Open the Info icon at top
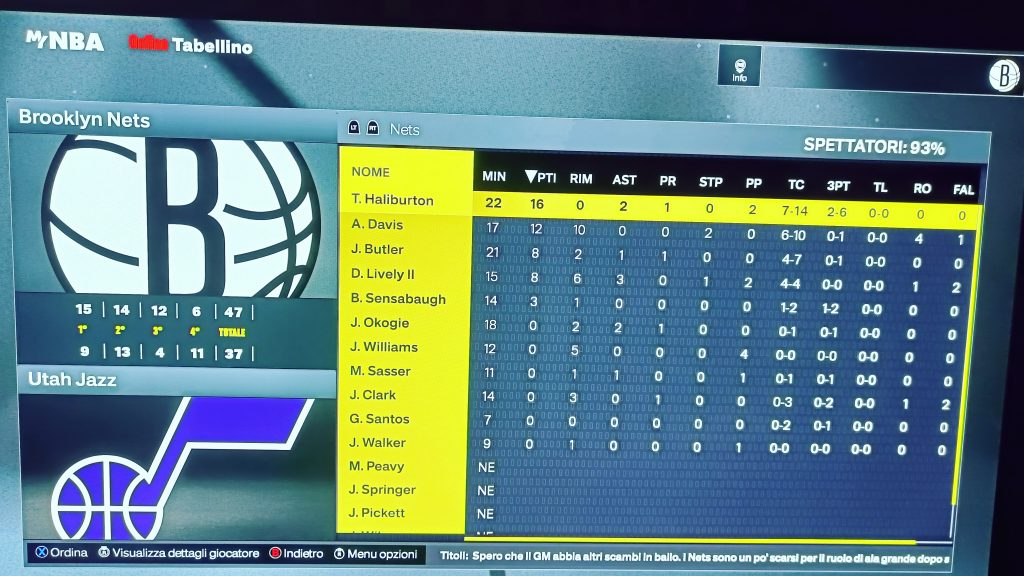The width and height of the screenshot is (1024, 576). tap(739, 66)
